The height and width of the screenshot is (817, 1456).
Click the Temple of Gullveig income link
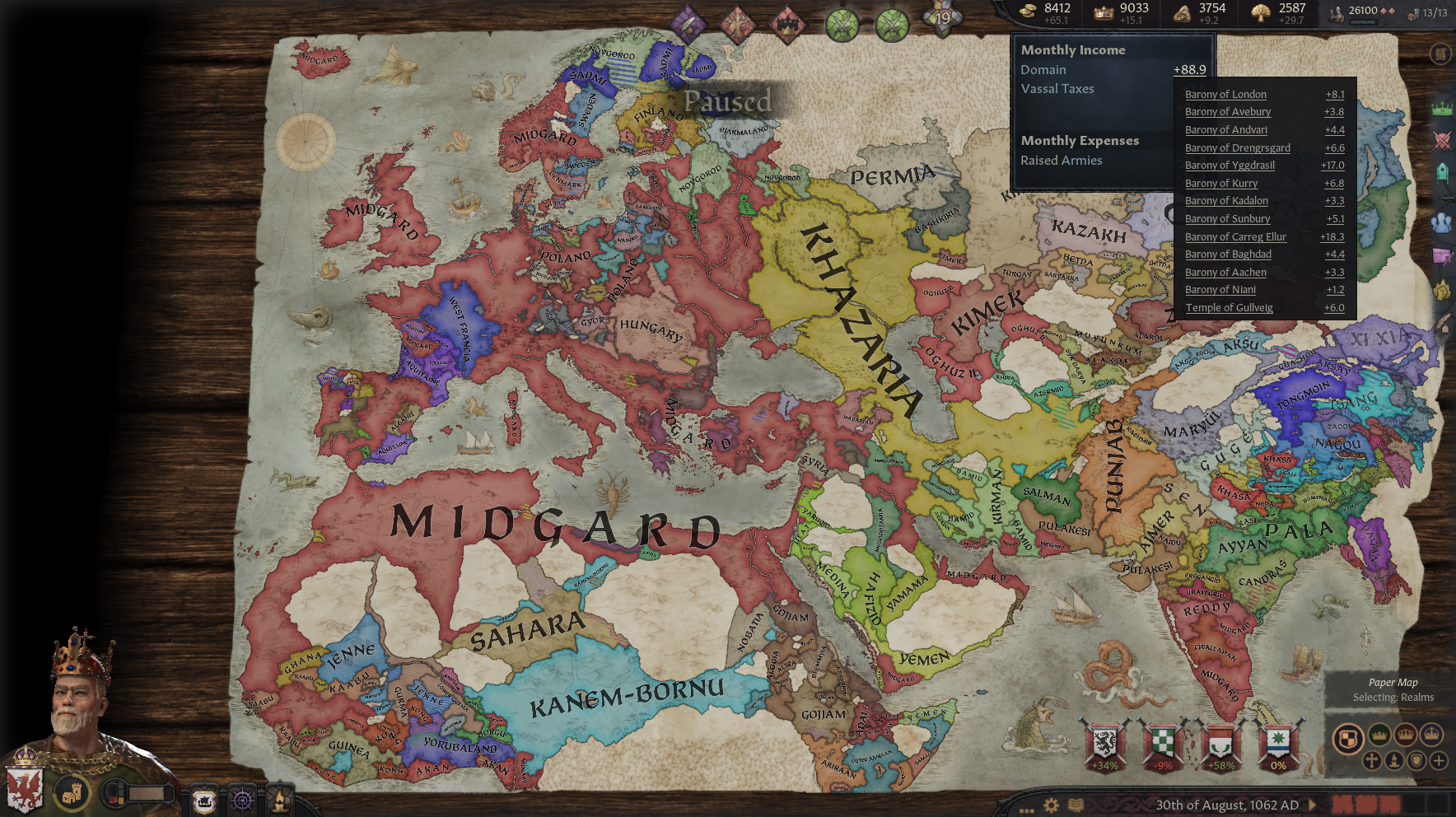point(1230,307)
